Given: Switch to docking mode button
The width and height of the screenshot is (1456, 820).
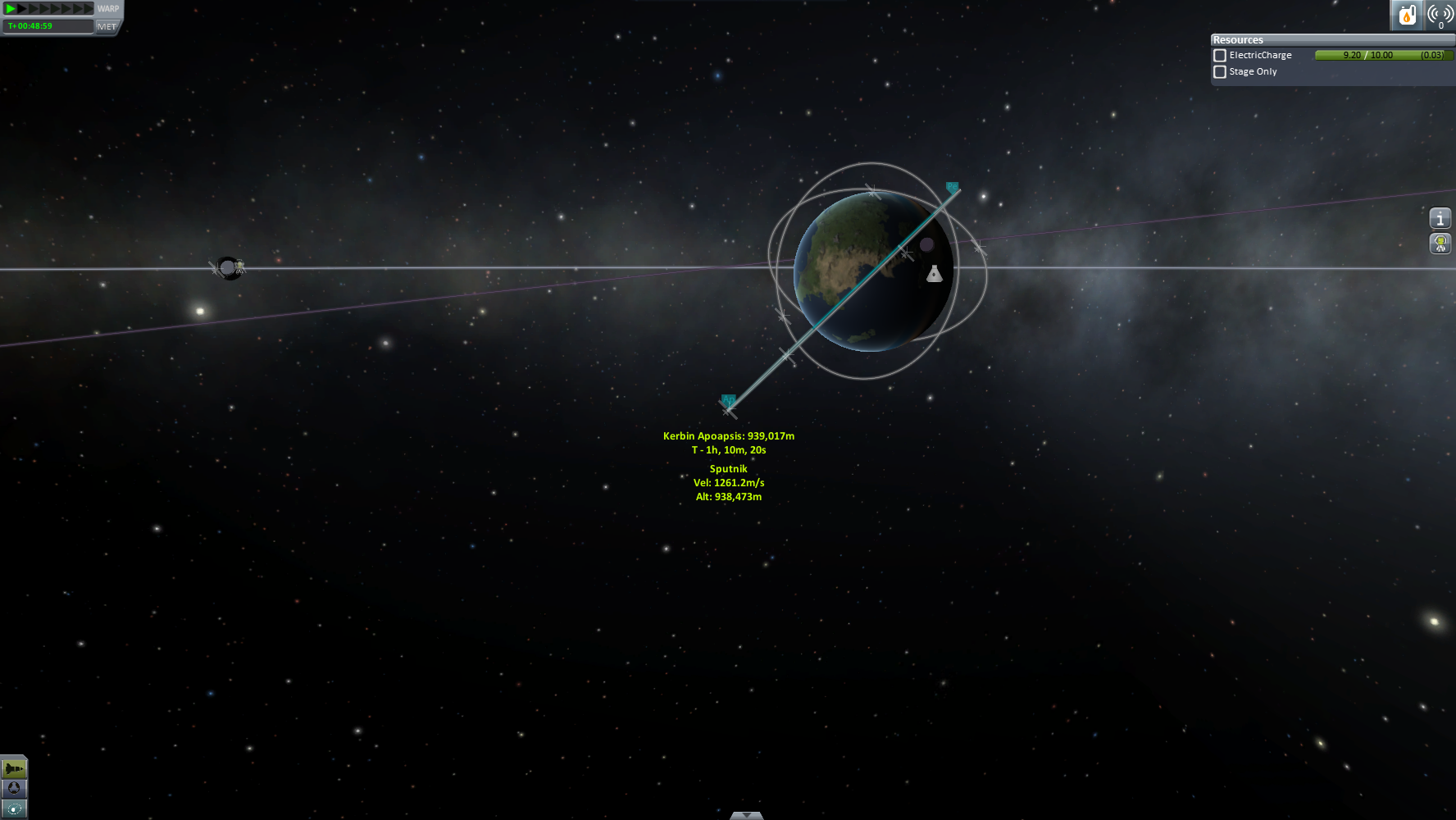Looking at the screenshot, I should pyautogui.click(x=14, y=788).
